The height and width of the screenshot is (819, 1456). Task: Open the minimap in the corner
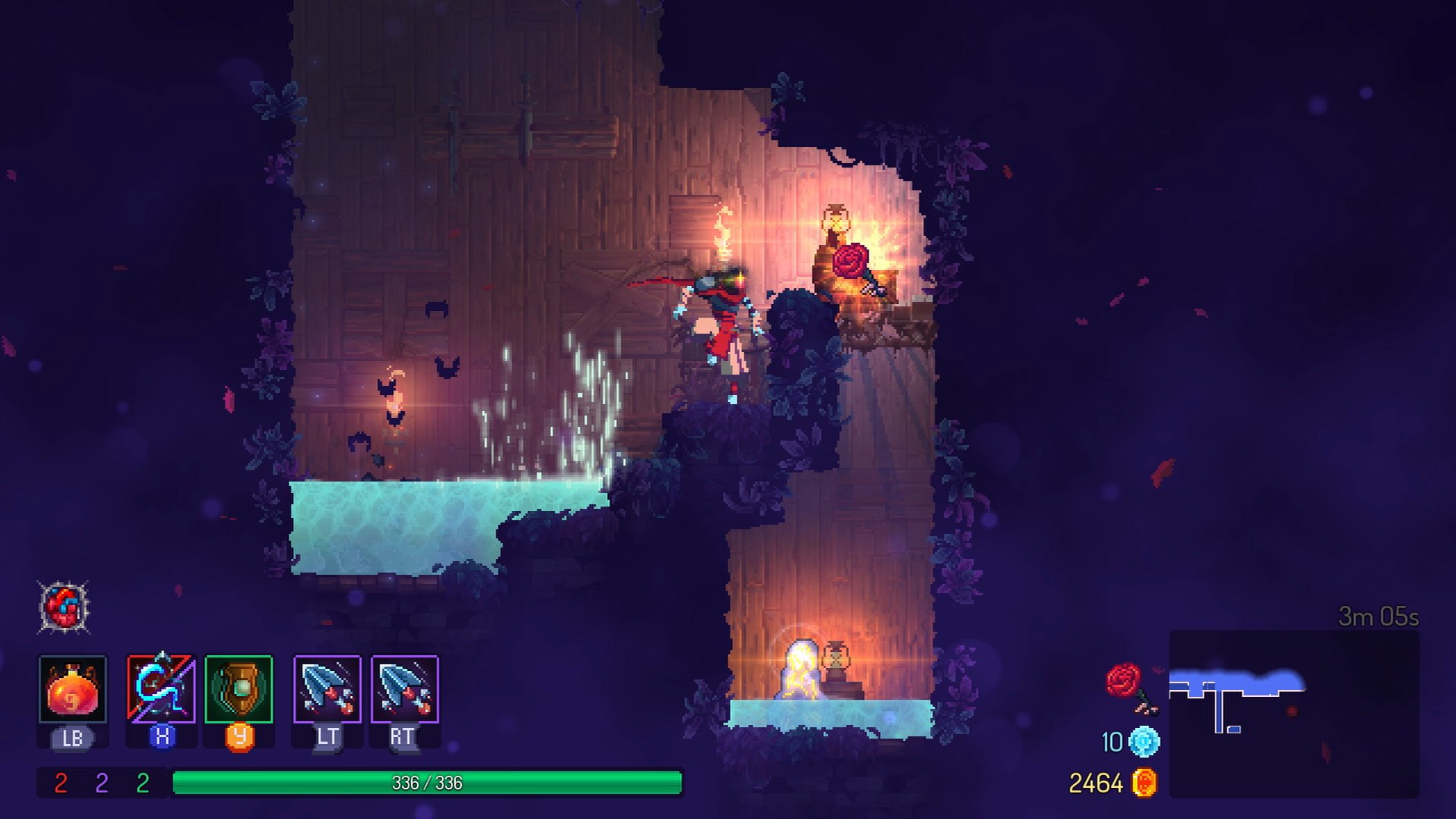coord(1294,713)
